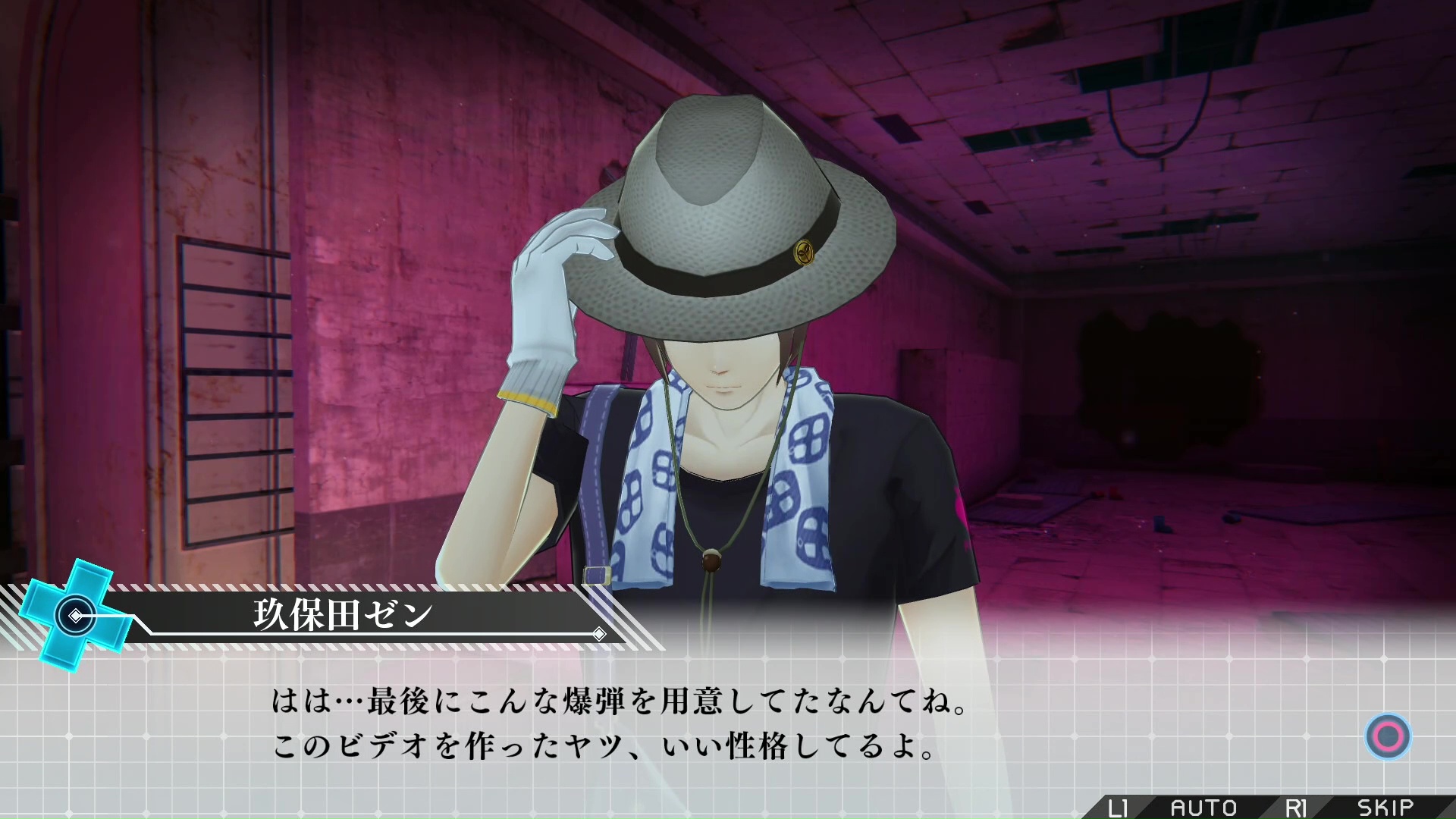Activate the SKIP dialogue option
This screenshot has width=1456, height=819.
[x=1385, y=808]
